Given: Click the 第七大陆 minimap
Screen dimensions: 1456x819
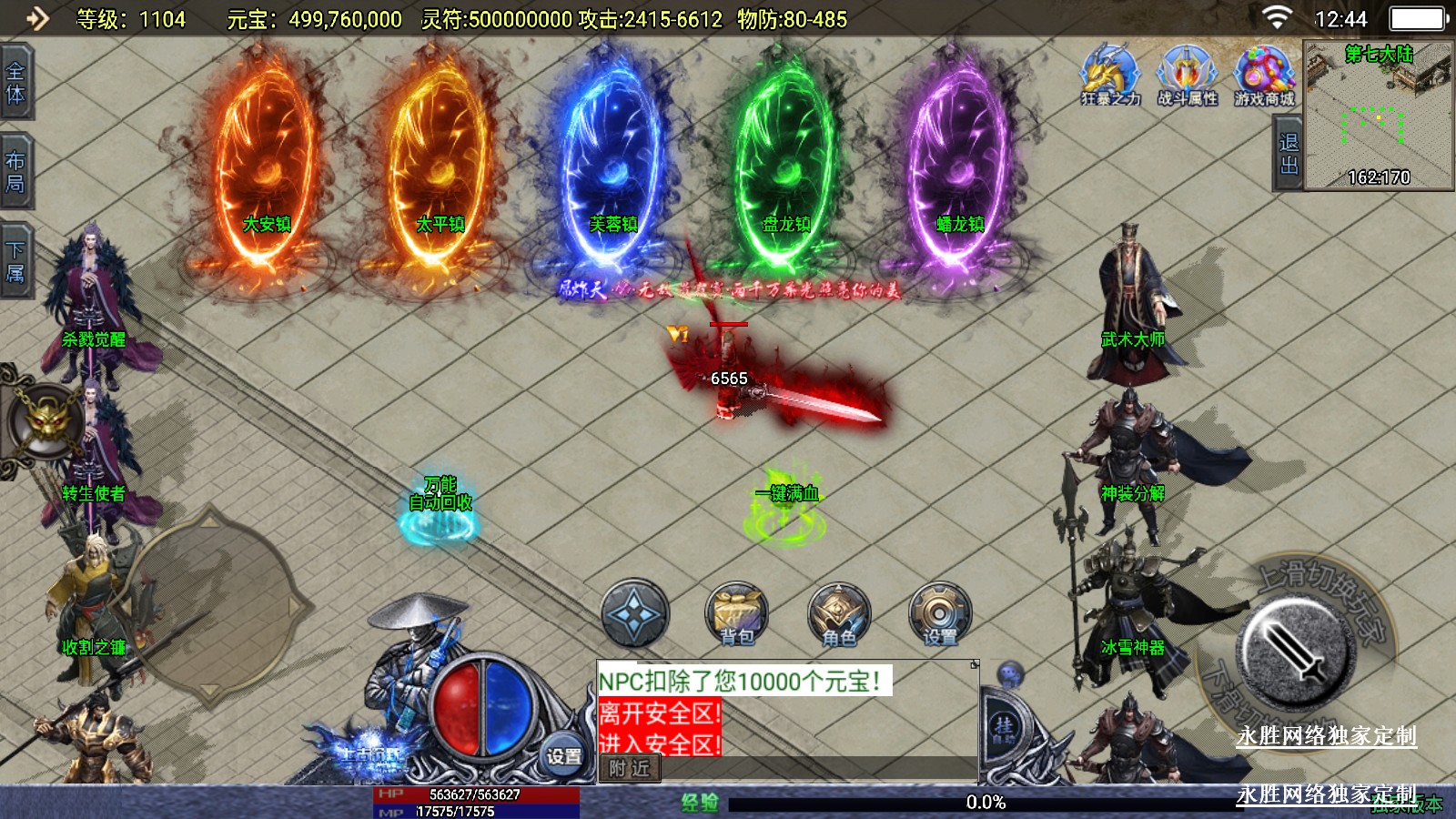Looking at the screenshot, I should click(1378, 116).
